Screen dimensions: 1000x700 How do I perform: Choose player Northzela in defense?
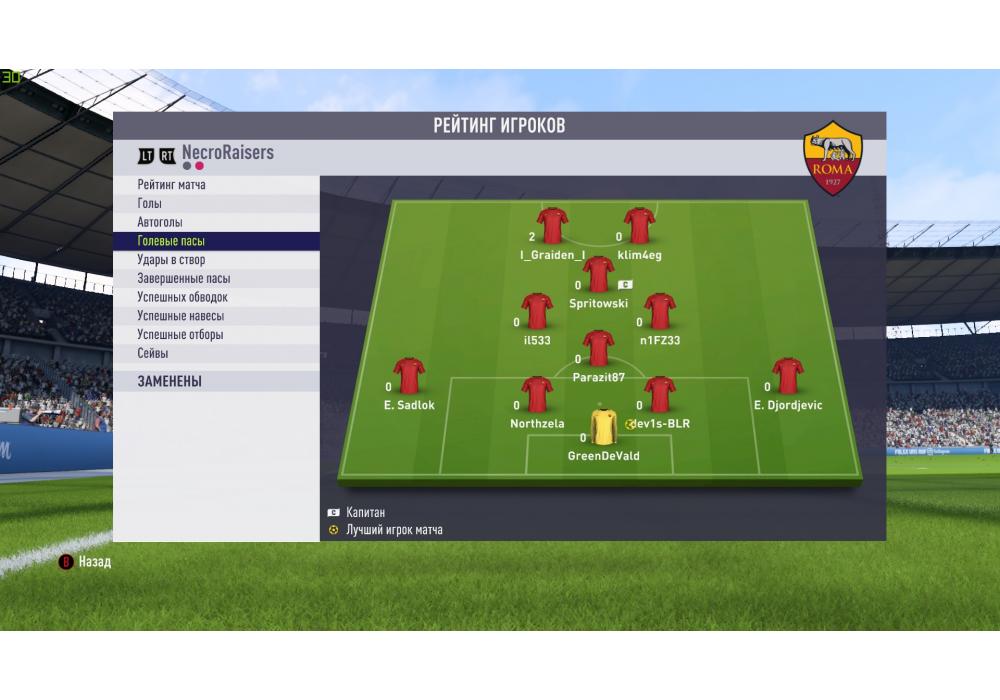[537, 396]
